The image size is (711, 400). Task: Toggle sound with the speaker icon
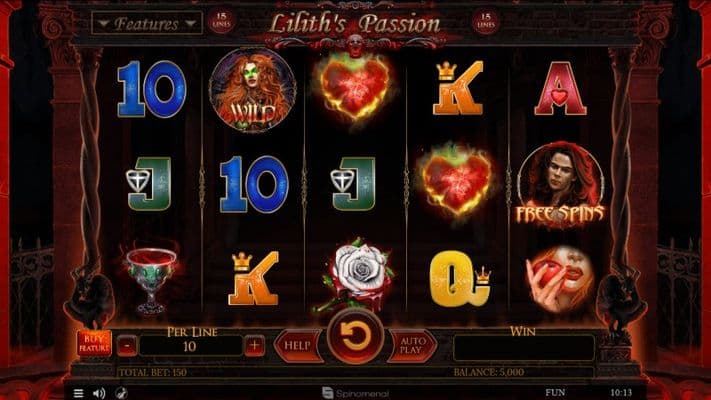(x=99, y=393)
